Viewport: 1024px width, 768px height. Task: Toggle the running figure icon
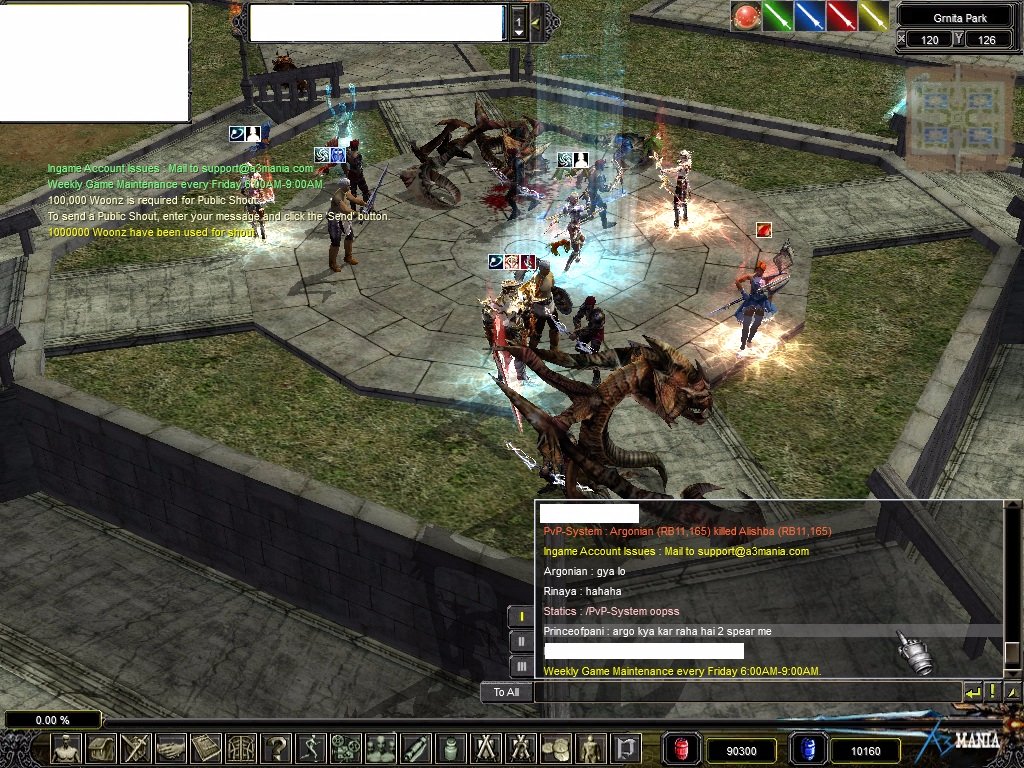(311, 748)
